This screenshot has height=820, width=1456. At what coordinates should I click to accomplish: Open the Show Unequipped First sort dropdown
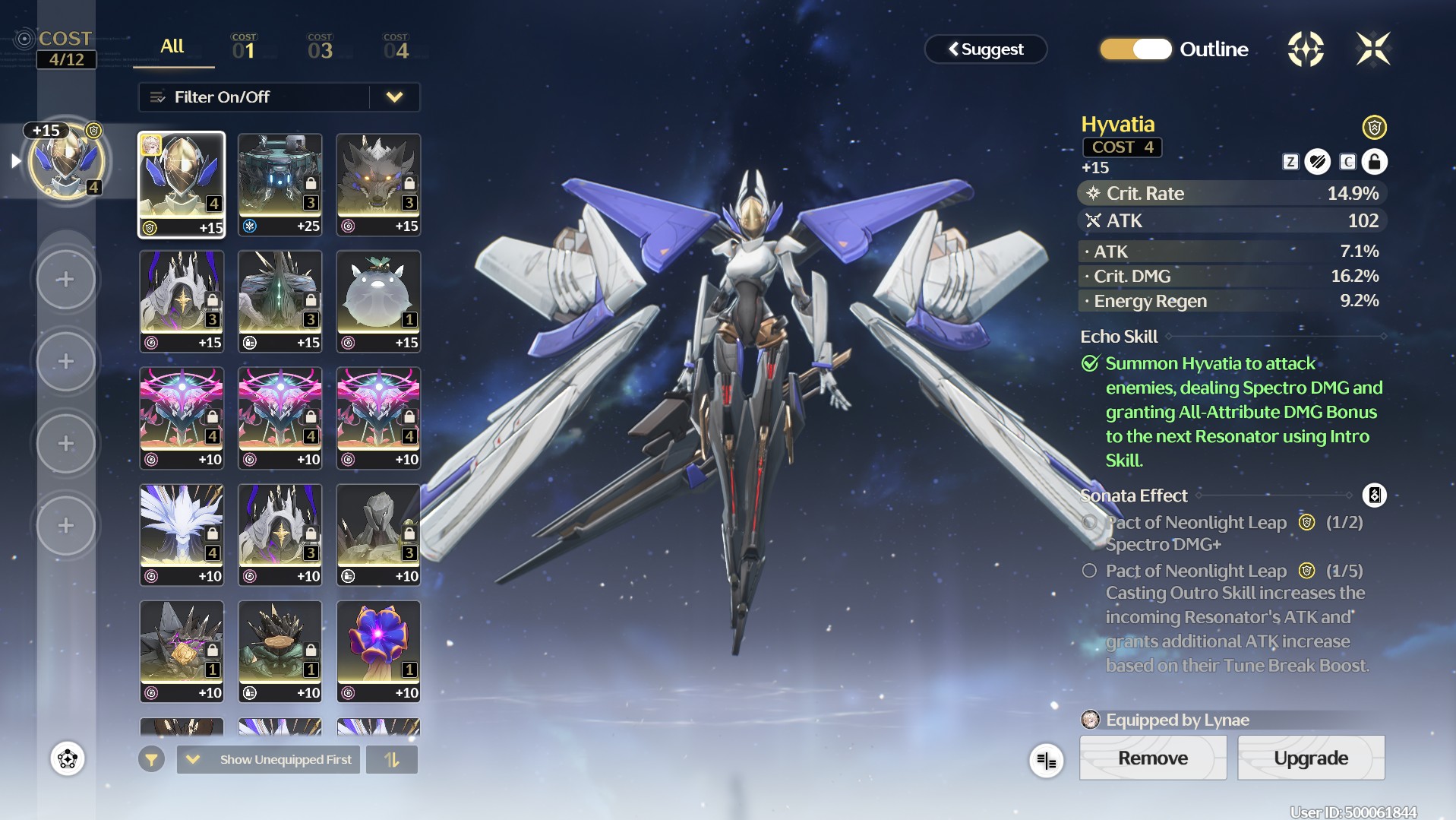(x=268, y=759)
